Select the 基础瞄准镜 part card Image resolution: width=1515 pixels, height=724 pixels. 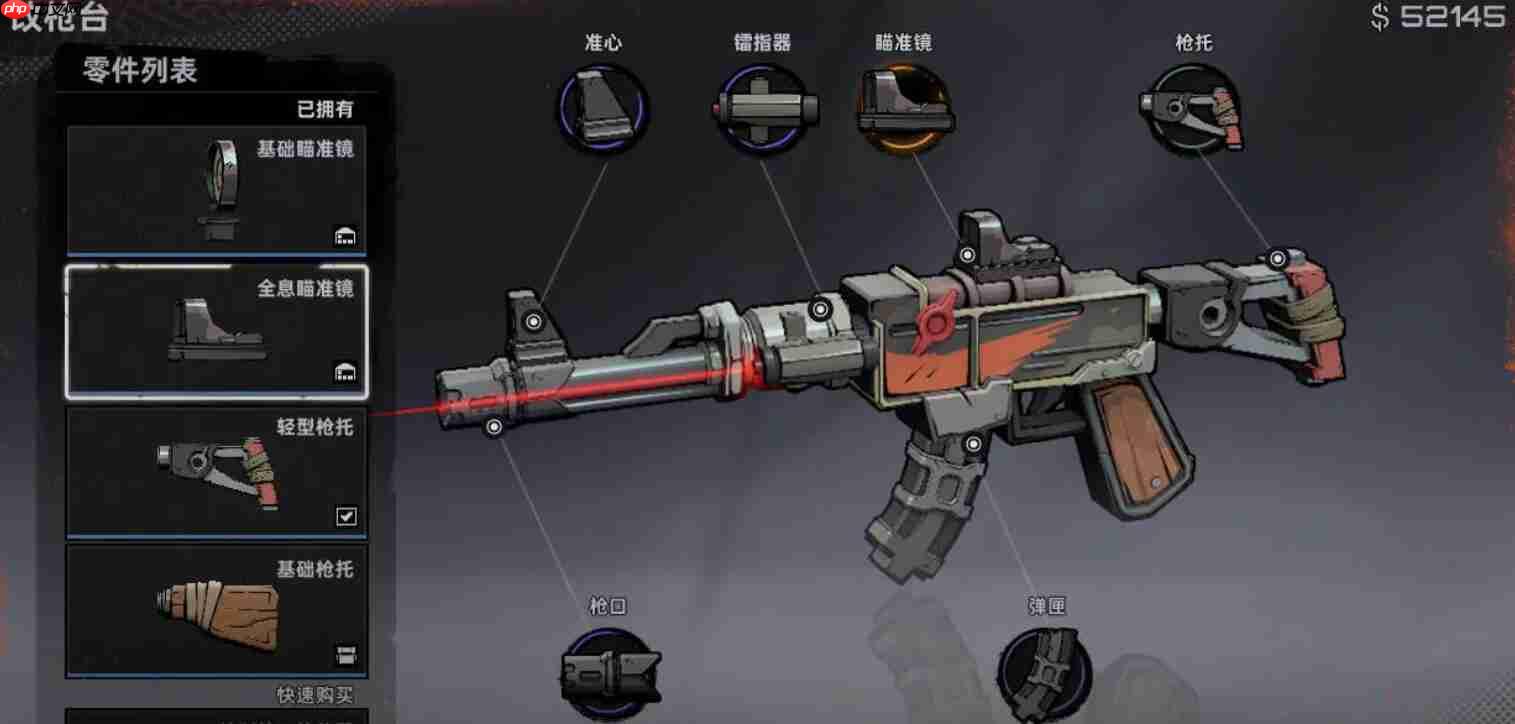[216, 190]
